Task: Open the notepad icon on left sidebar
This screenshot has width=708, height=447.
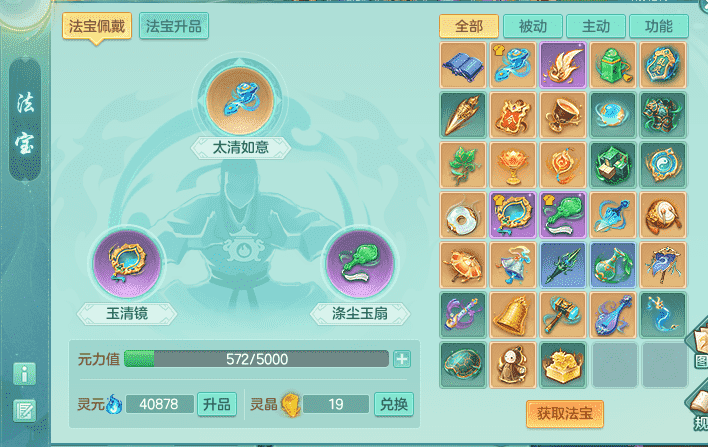Action: point(25,408)
